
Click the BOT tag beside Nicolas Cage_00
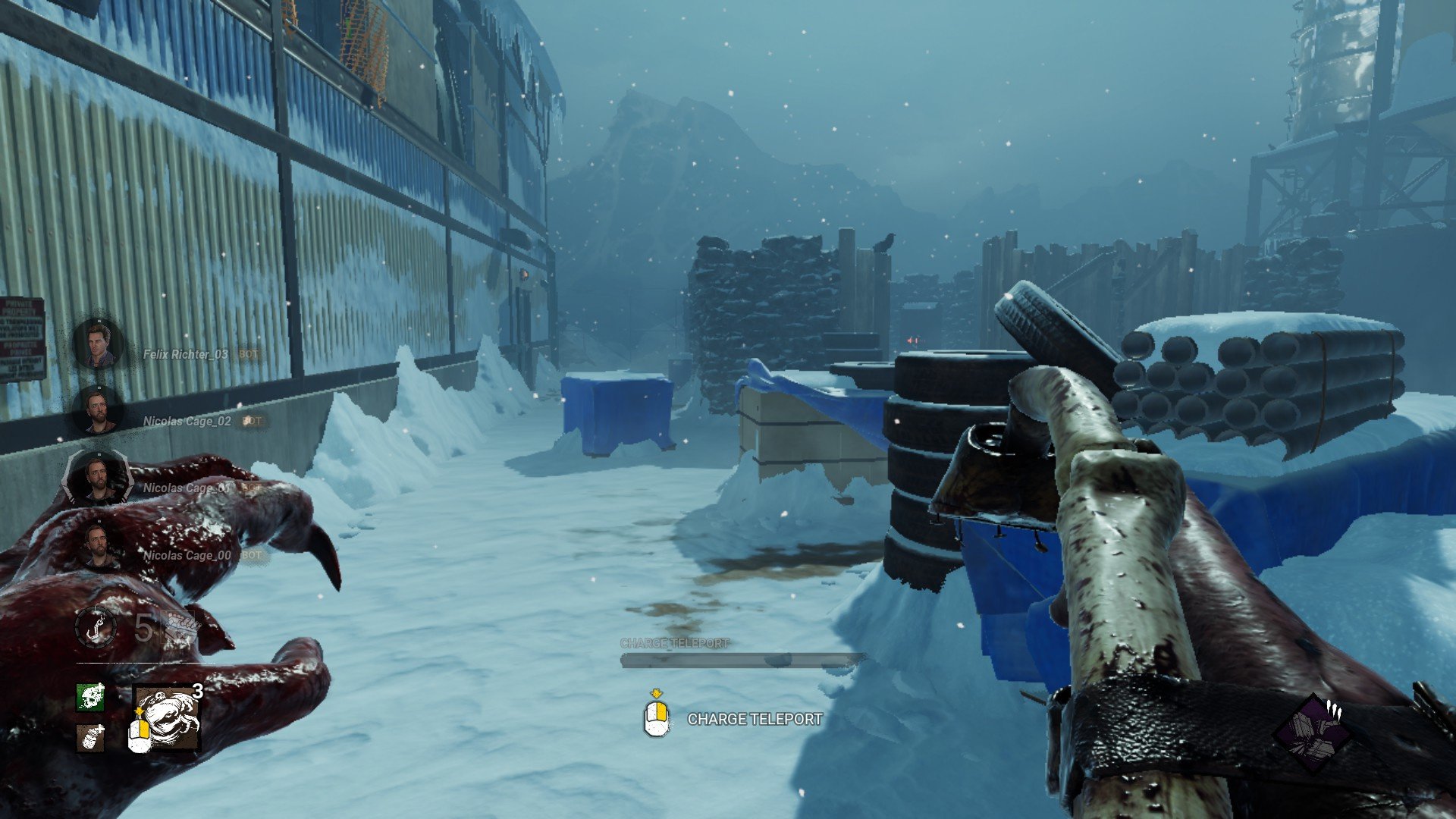coord(250,556)
